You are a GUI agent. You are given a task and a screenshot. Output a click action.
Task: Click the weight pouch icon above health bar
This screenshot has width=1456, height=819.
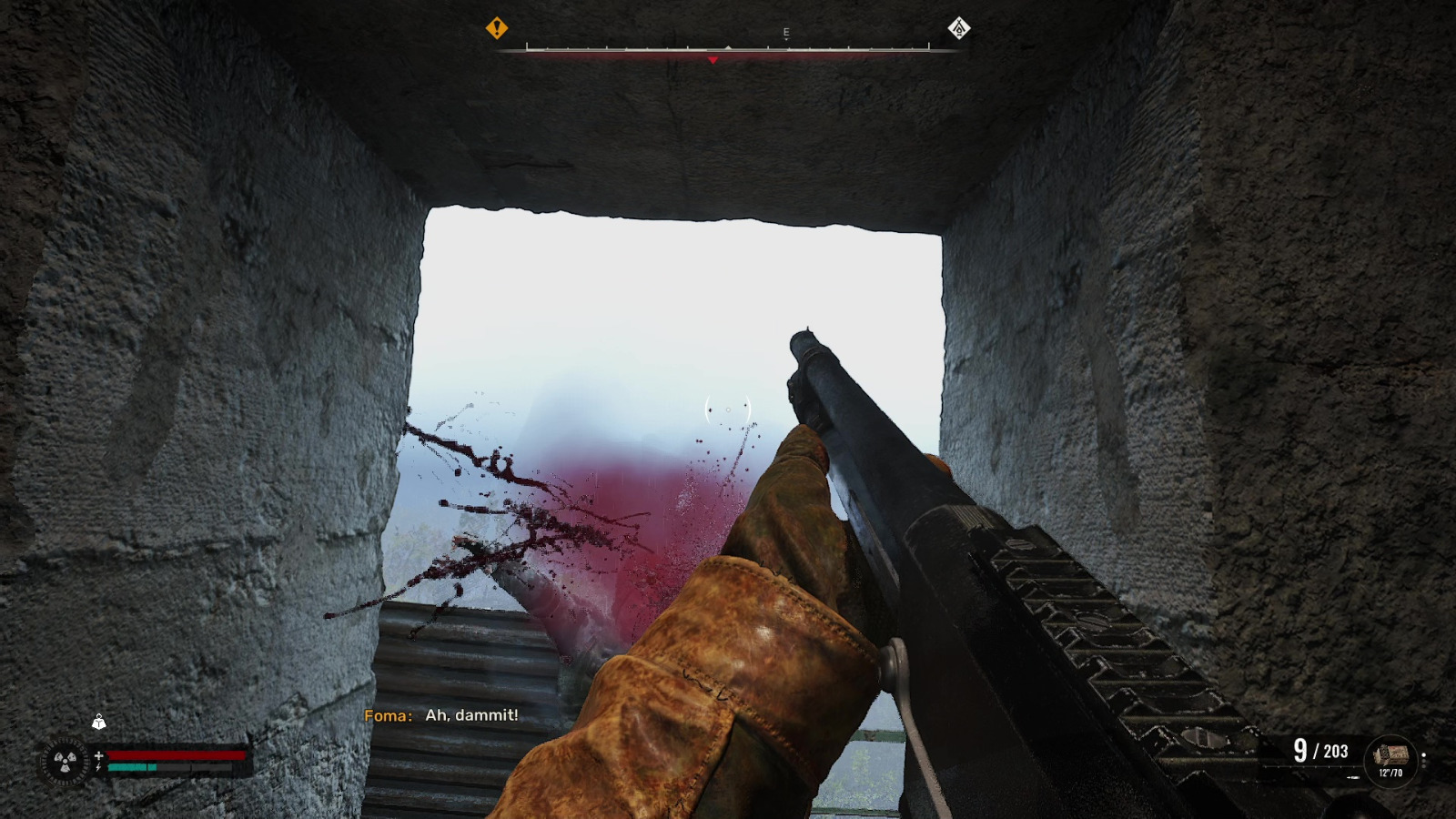[100, 723]
